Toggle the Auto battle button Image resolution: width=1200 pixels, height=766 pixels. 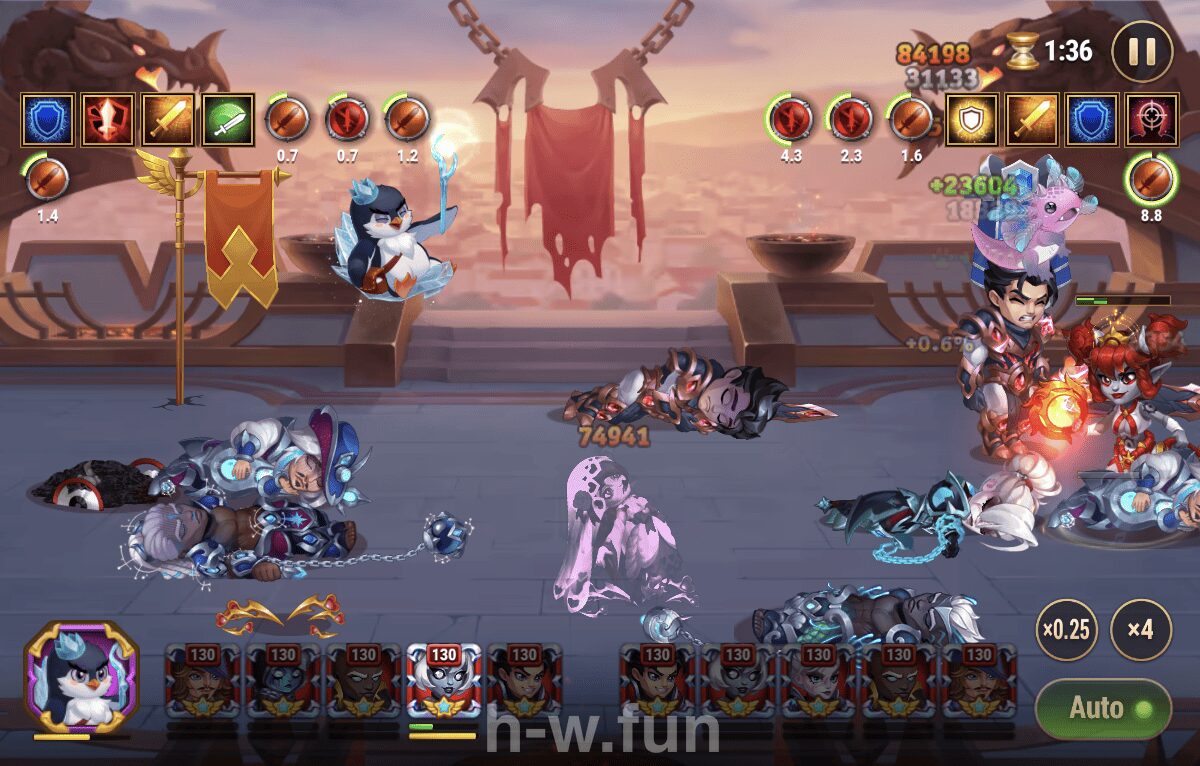click(x=1102, y=709)
